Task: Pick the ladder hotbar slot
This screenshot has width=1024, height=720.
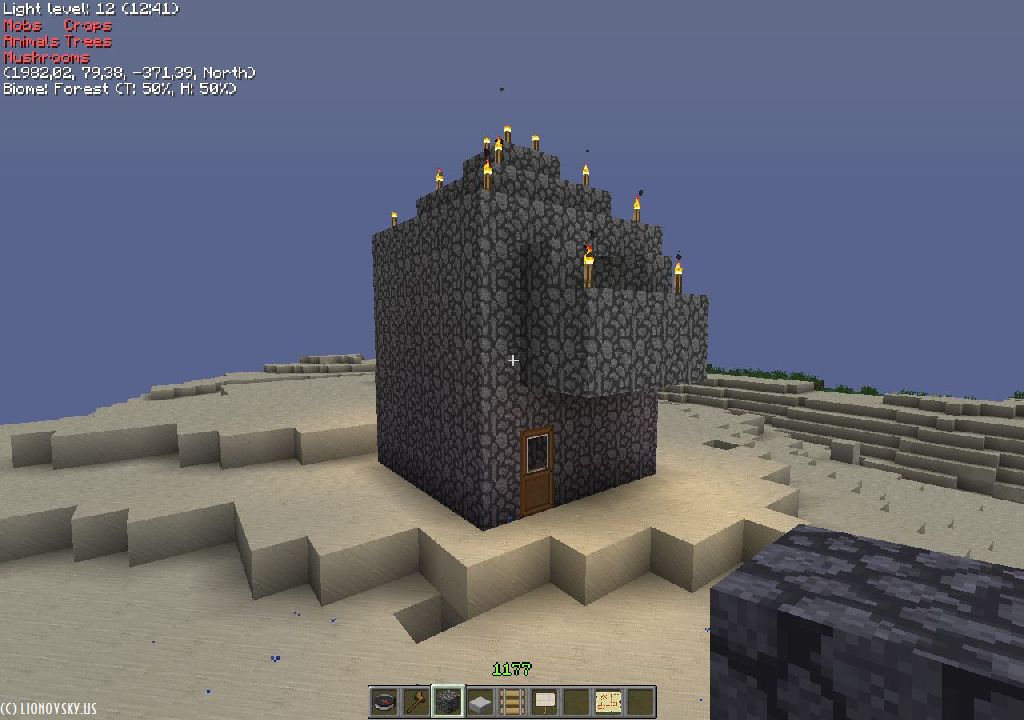Action: coord(512,701)
